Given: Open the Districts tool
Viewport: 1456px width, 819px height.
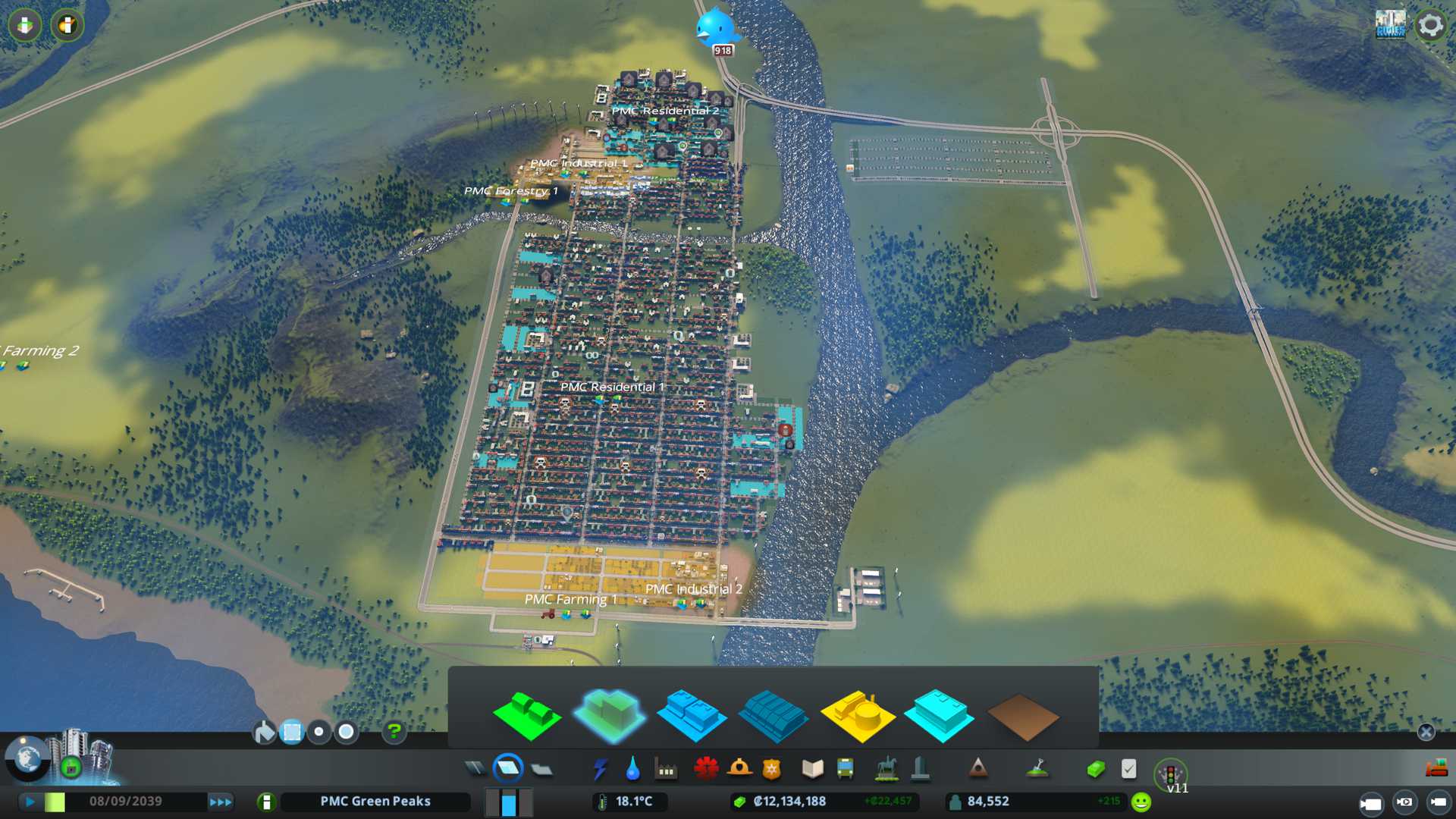Looking at the screenshot, I should tap(541, 770).
